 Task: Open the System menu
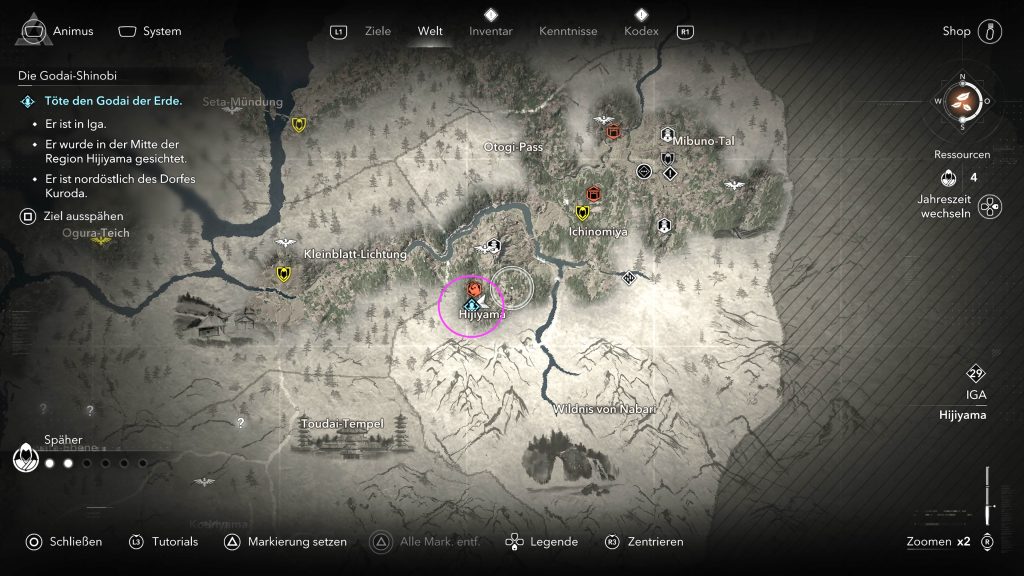[x=151, y=31]
